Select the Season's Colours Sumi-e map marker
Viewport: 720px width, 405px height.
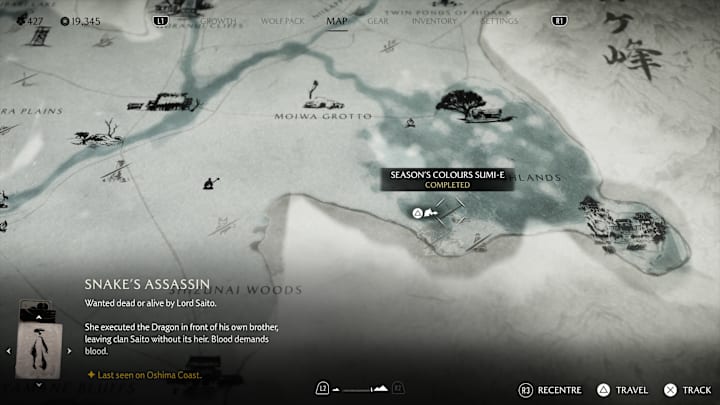tap(424, 211)
